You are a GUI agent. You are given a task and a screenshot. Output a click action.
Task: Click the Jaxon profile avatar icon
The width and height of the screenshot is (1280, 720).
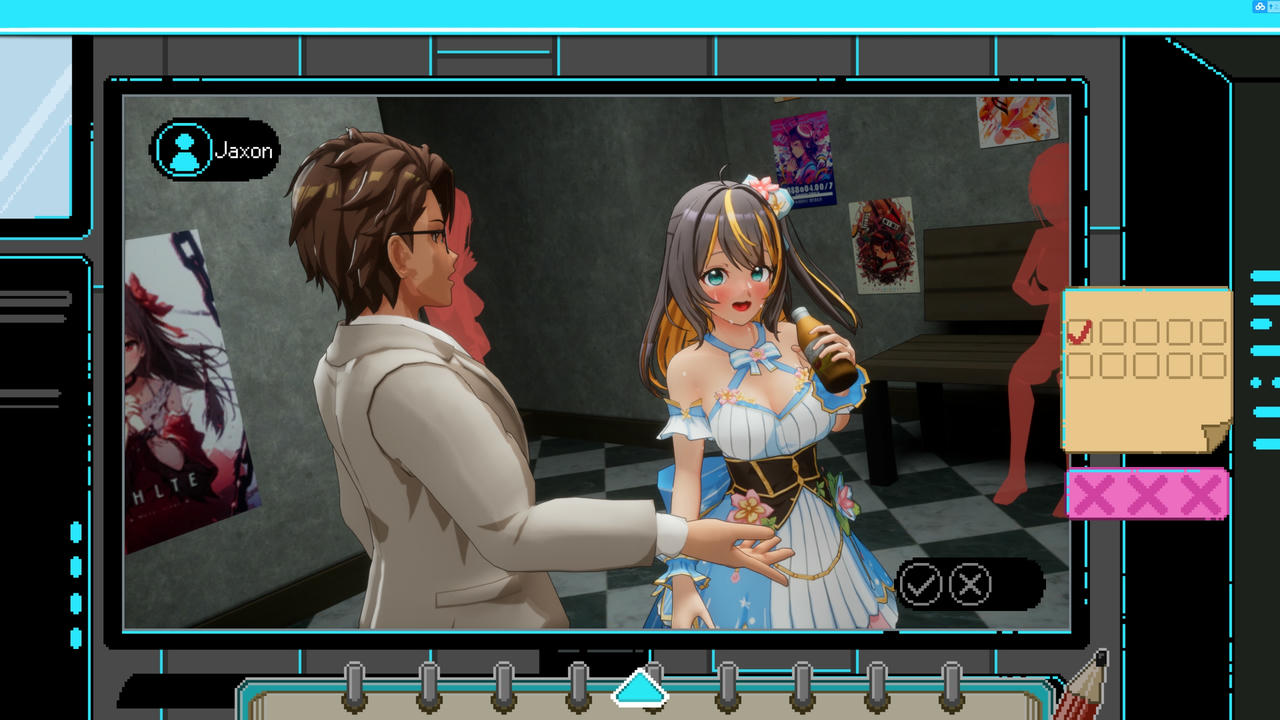click(183, 149)
